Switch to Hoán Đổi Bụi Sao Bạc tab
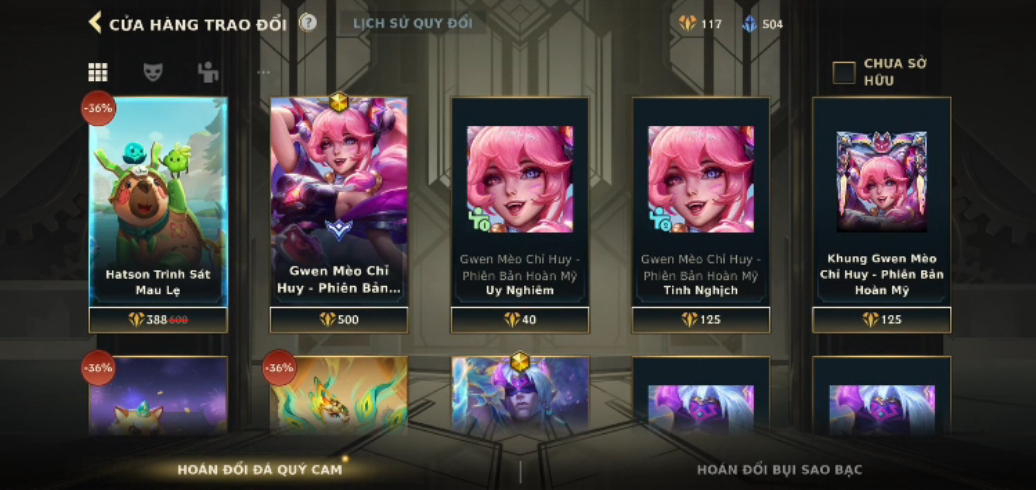1036x490 pixels. [779, 469]
